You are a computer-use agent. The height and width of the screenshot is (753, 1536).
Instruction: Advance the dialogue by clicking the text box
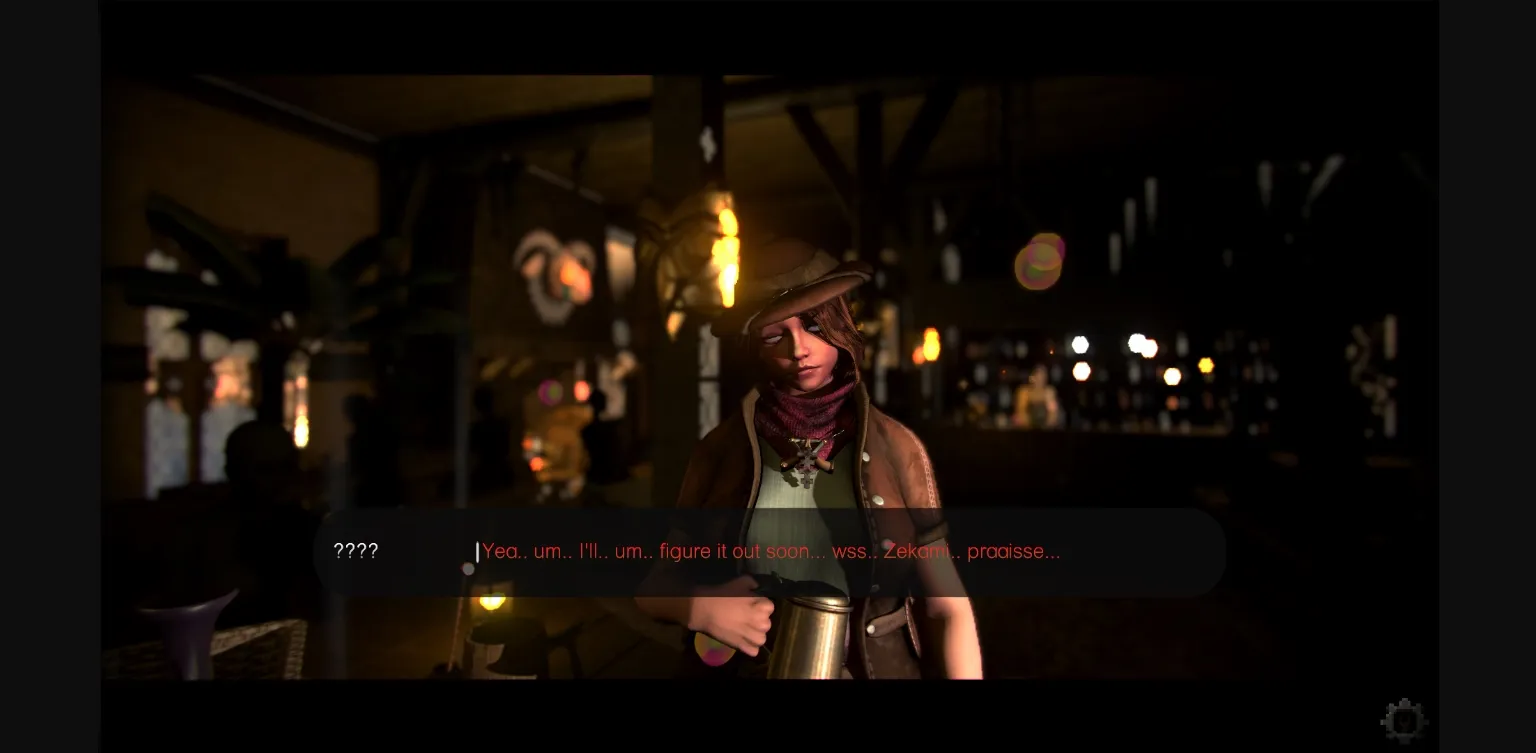770,551
